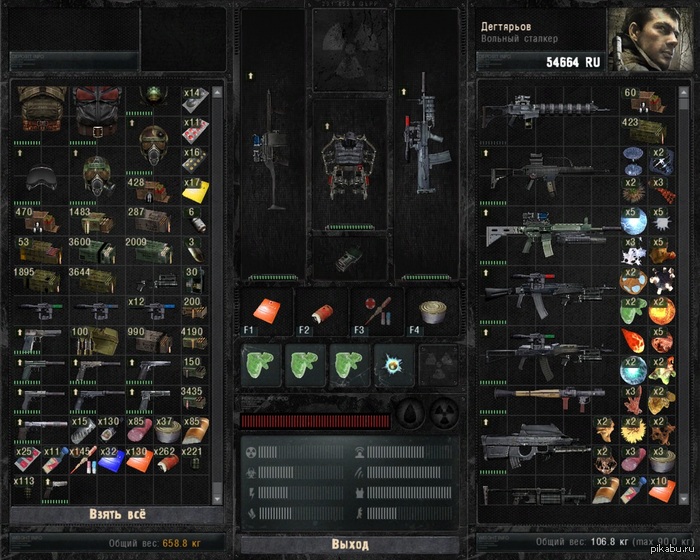This screenshot has width=700, height=560.
Task: Pick the ammo stack labeled 4190
Action: tap(193, 340)
